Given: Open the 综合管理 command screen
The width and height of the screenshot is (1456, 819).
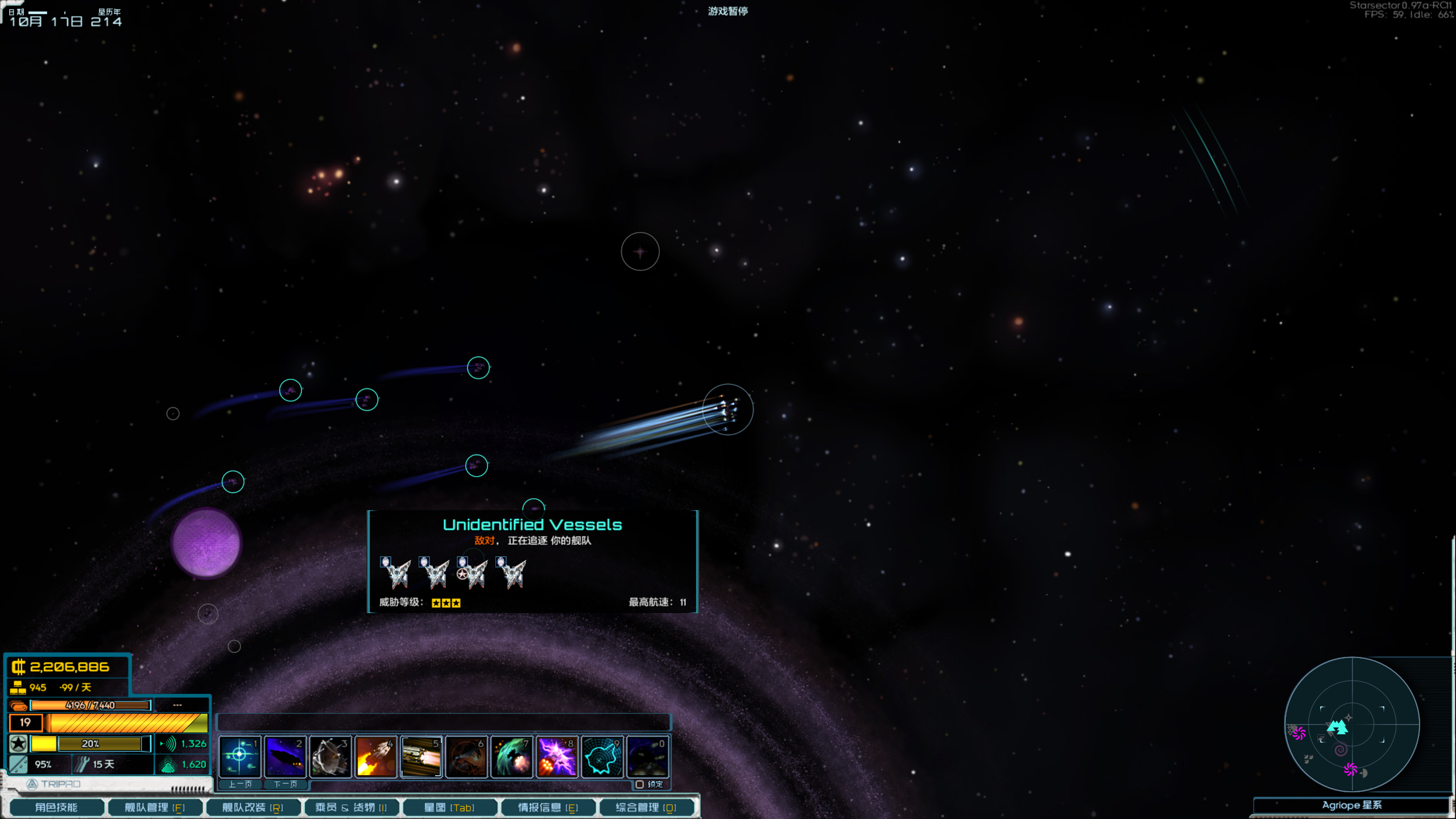Looking at the screenshot, I should tap(646, 807).
